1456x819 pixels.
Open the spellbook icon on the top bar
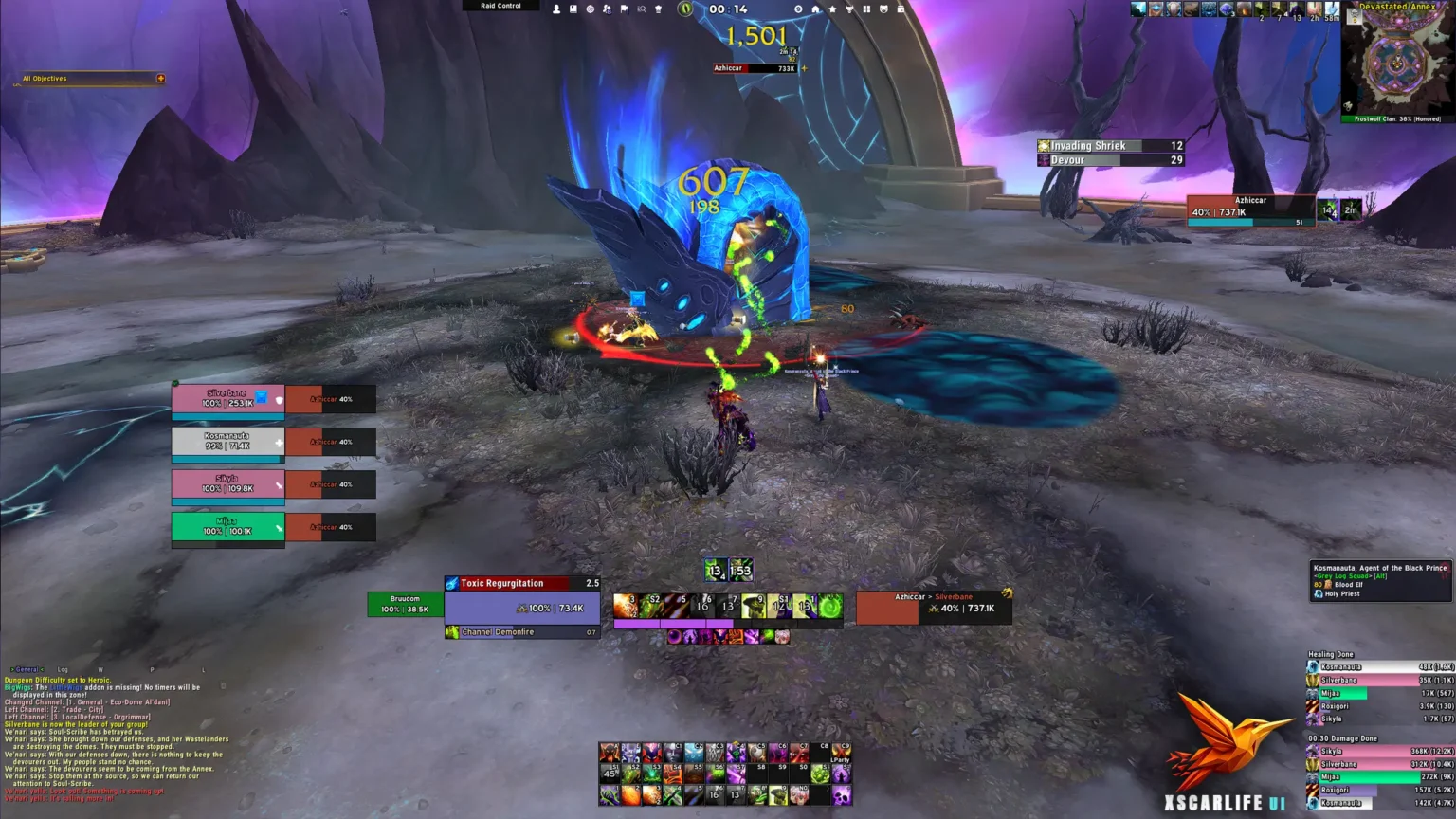pos(573,8)
